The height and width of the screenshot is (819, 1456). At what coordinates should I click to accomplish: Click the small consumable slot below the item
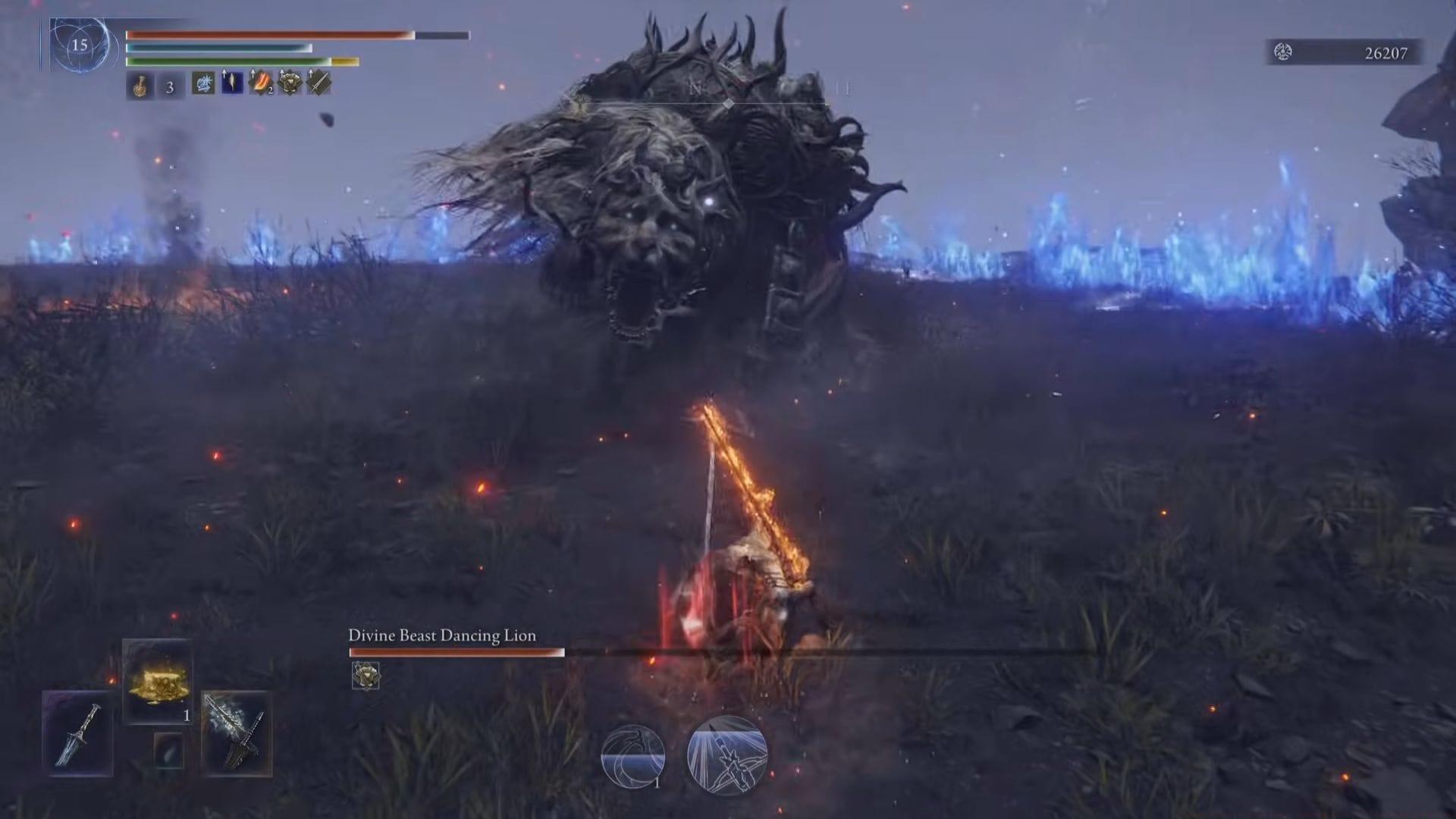[168, 752]
